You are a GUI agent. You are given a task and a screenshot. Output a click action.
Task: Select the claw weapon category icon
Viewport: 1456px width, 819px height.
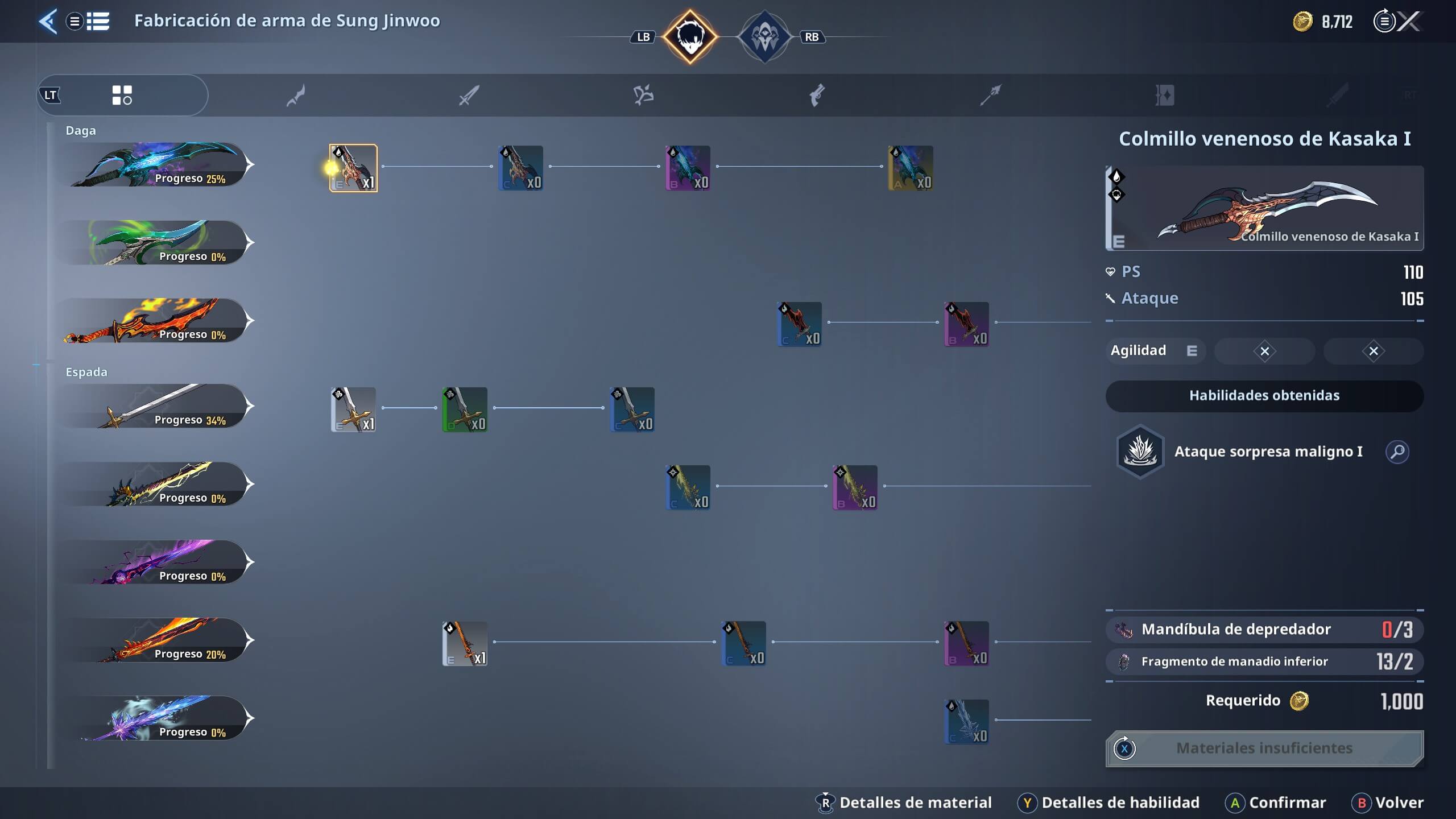643,95
